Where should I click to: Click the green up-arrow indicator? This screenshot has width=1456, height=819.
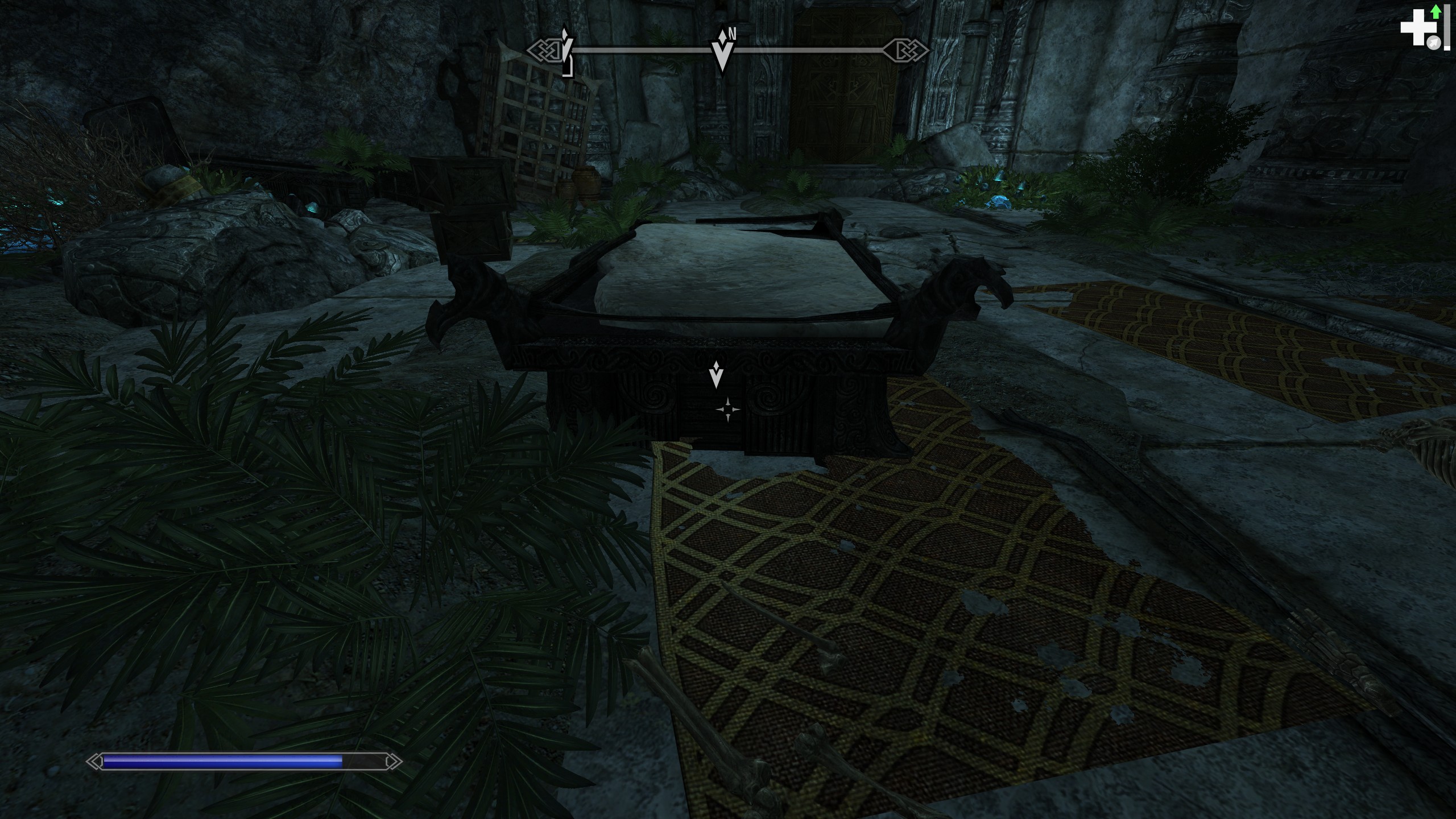pos(1436,11)
